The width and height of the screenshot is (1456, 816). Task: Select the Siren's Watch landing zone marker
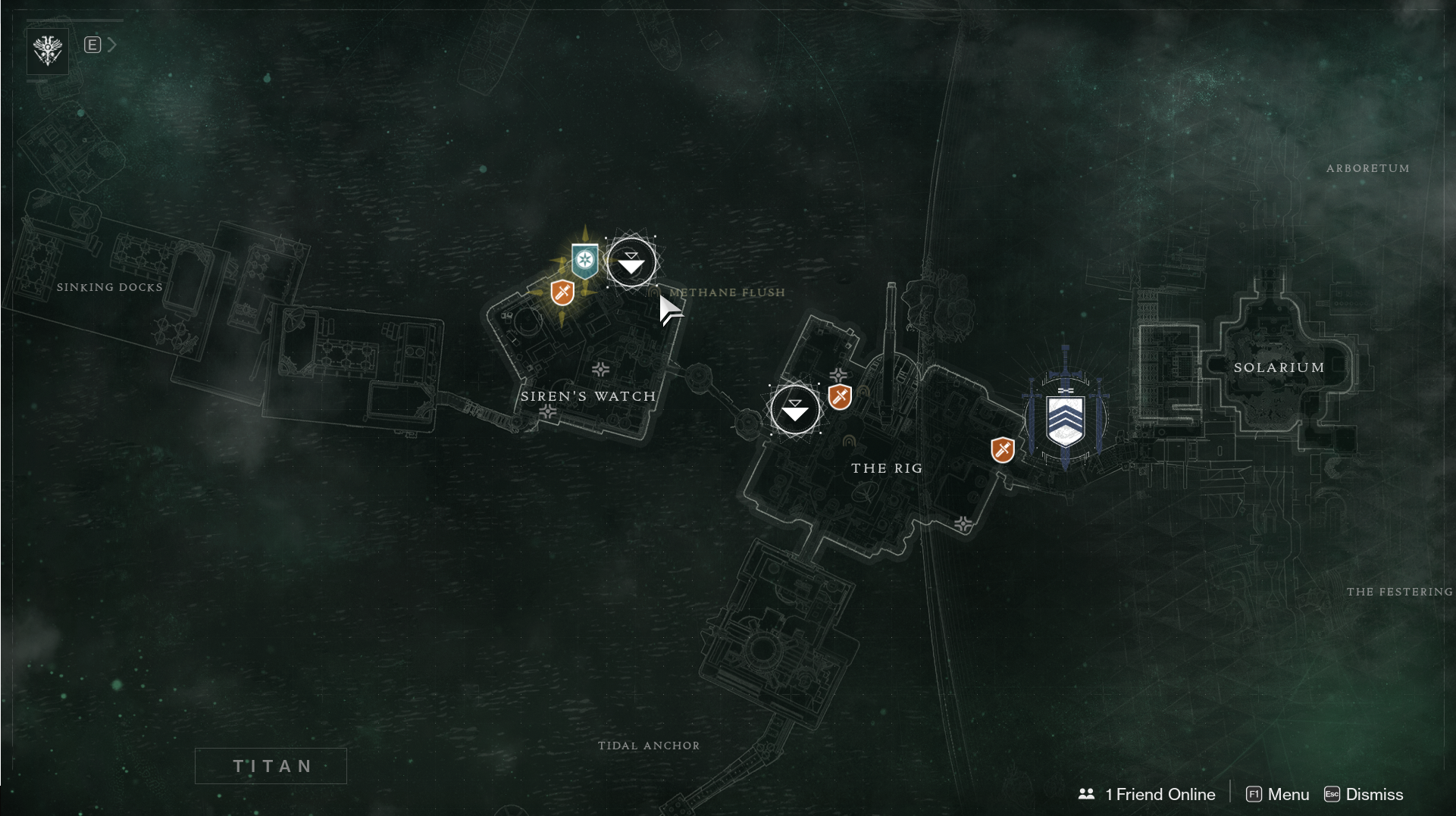pyautogui.click(x=631, y=262)
